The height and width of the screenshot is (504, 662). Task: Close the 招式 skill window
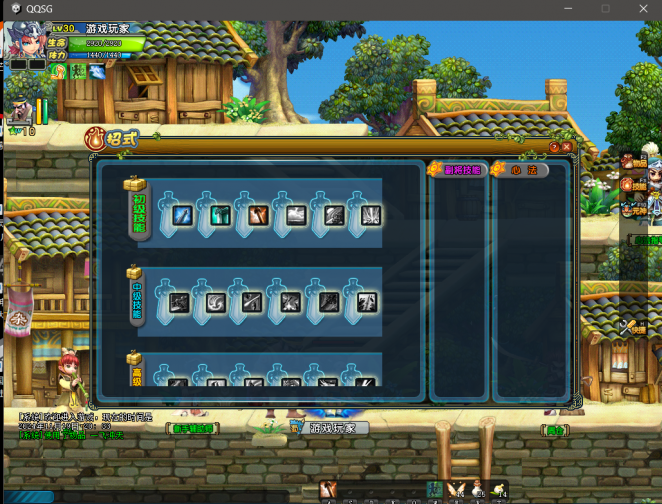567,146
